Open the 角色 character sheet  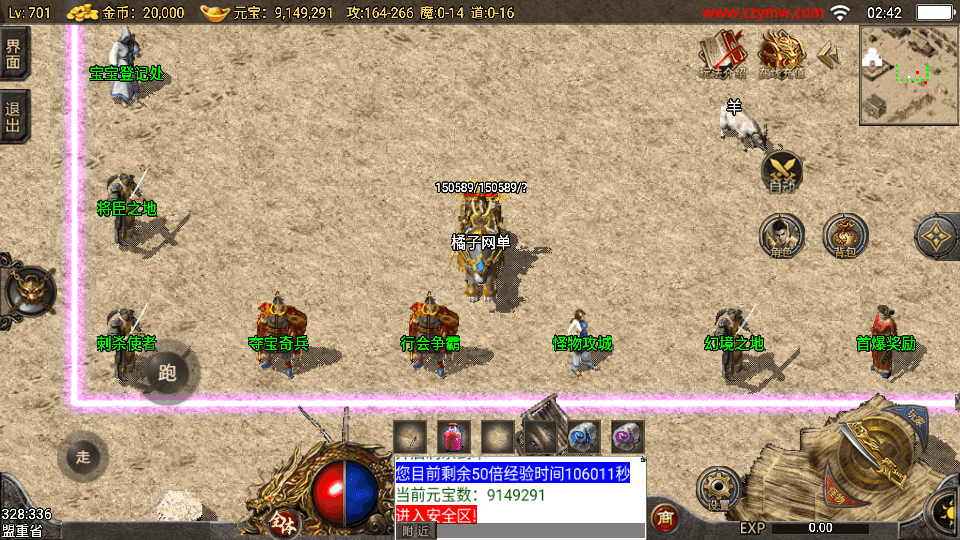tap(781, 236)
